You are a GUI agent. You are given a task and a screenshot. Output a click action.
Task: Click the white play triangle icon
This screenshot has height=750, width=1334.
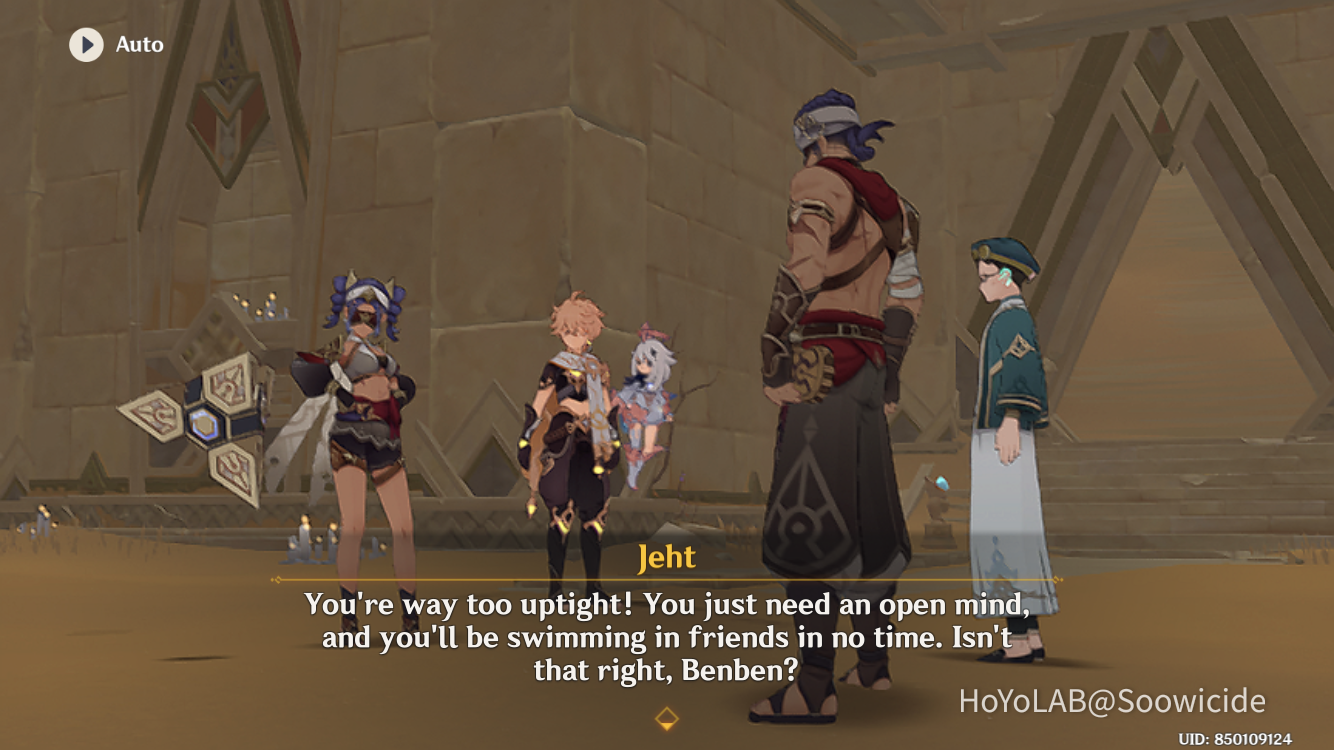[x=88, y=44]
